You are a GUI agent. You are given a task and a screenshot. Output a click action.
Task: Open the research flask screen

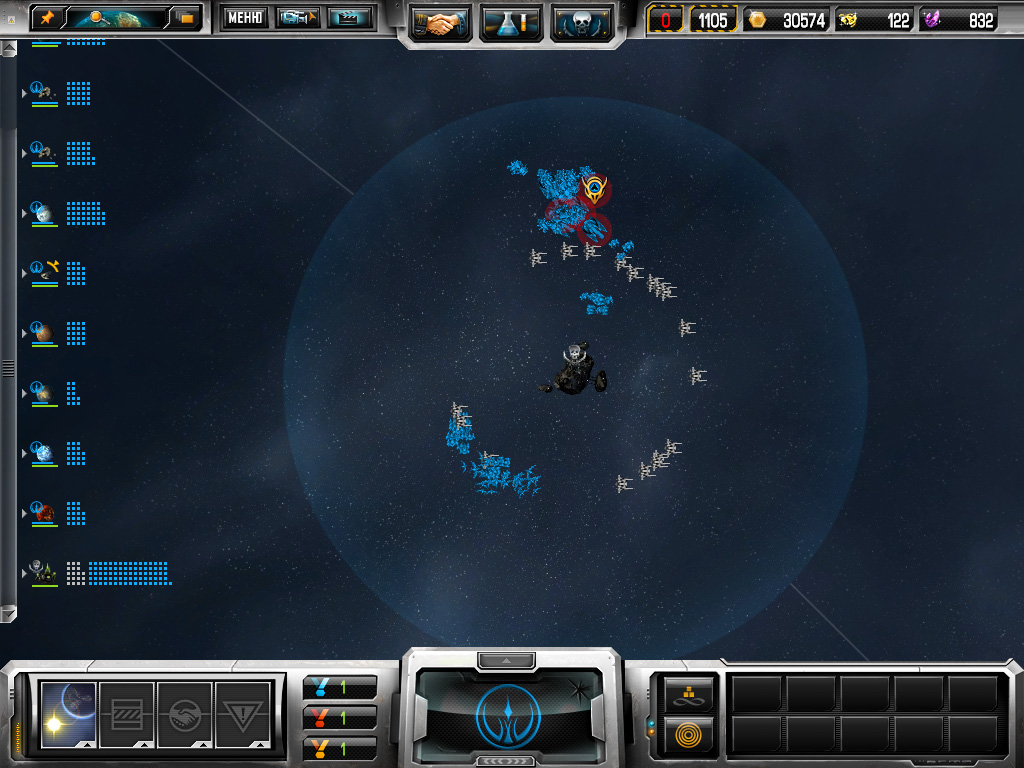[511, 23]
